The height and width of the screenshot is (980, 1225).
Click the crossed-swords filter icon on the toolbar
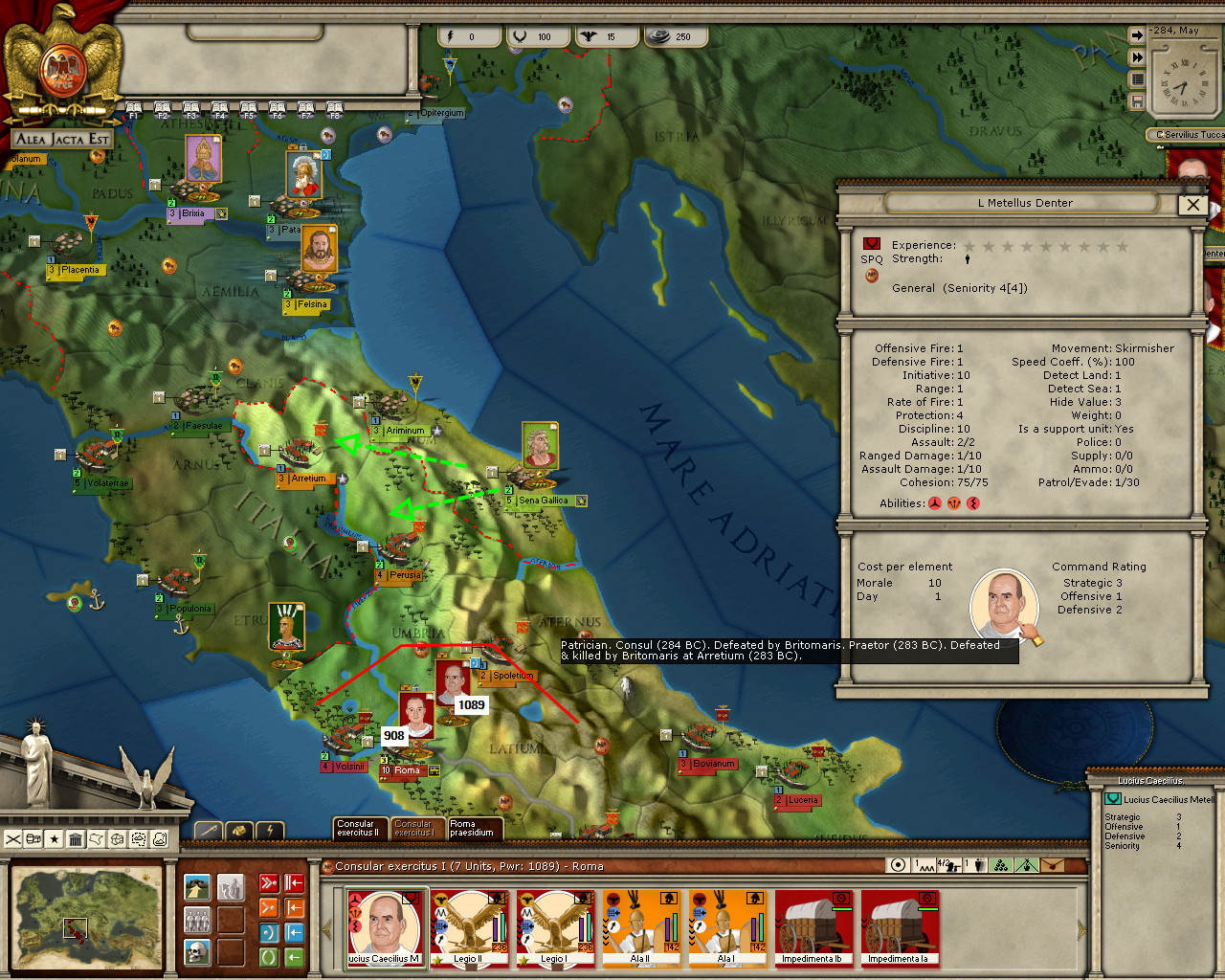pos(12,837)
